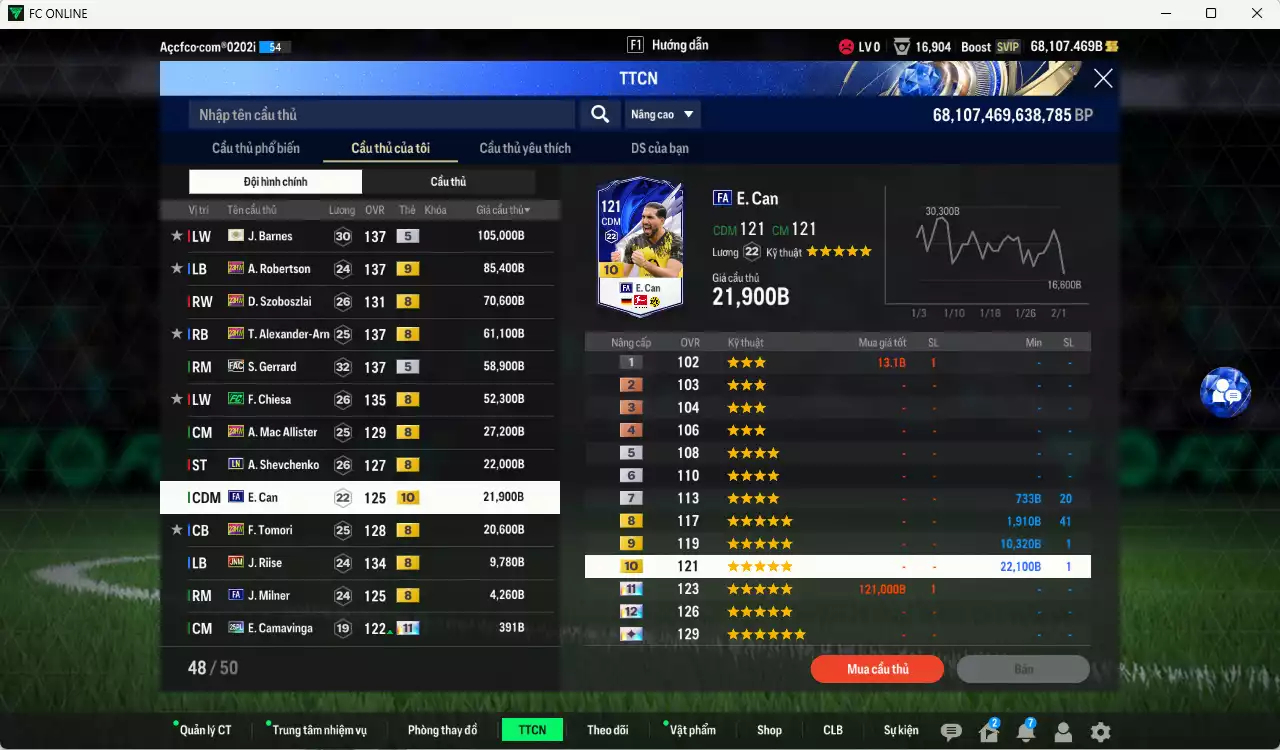The image size is (1280, 750).
Task: Open the settings gear at bottom right
Action: click(1098, 732)
